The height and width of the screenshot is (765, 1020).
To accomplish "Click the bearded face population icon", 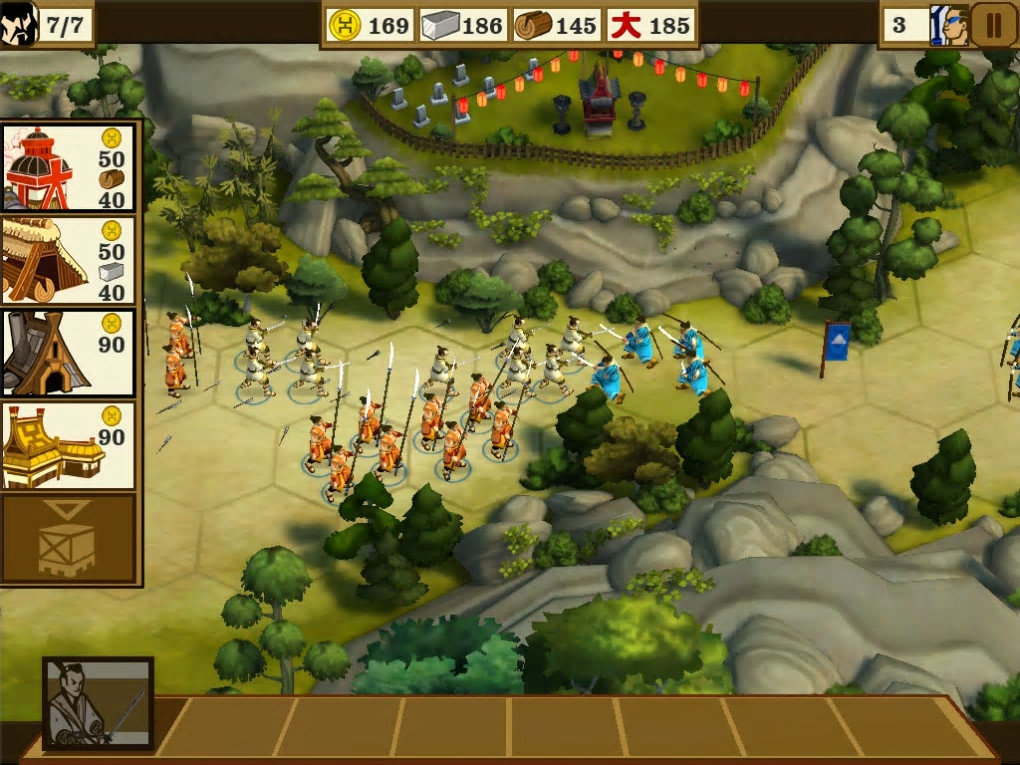I will click(x=19, y=25).
